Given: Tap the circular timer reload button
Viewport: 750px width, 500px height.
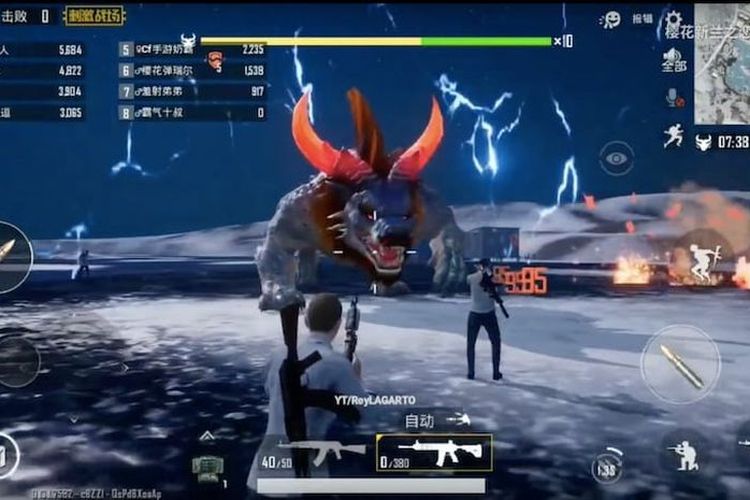Looking at the screenshot, I should [x=607, y=467].
